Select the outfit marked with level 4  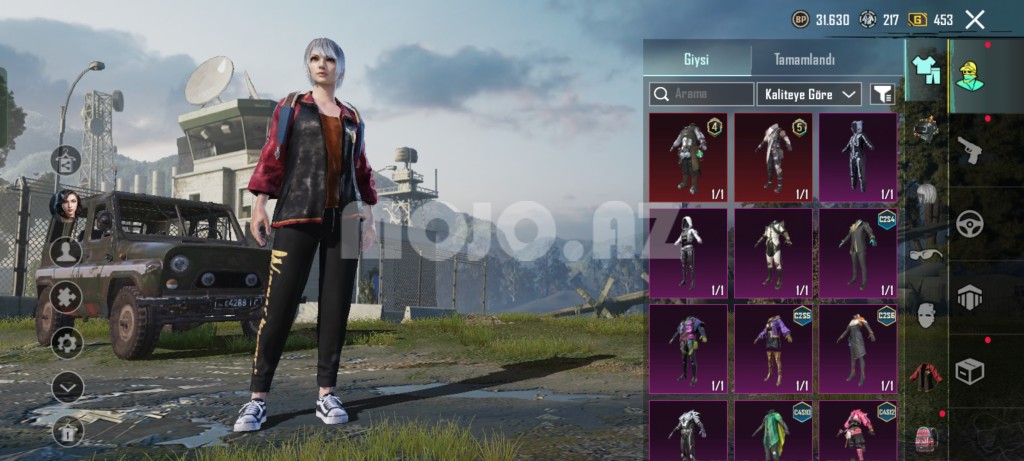[689, 157]
